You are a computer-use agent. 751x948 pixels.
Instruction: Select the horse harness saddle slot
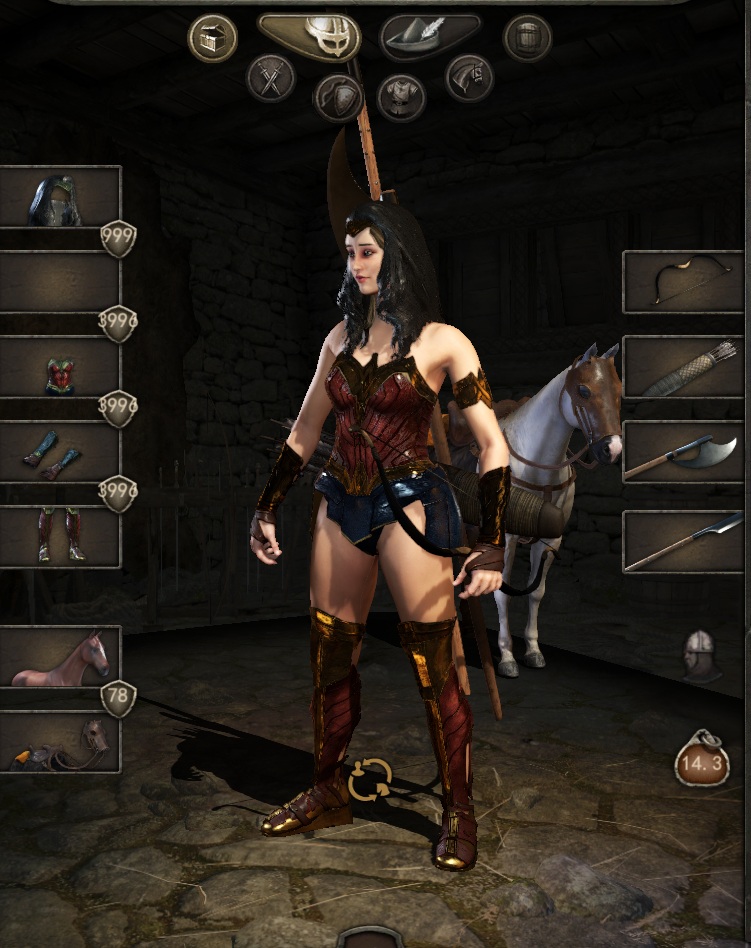coord(60,743)
